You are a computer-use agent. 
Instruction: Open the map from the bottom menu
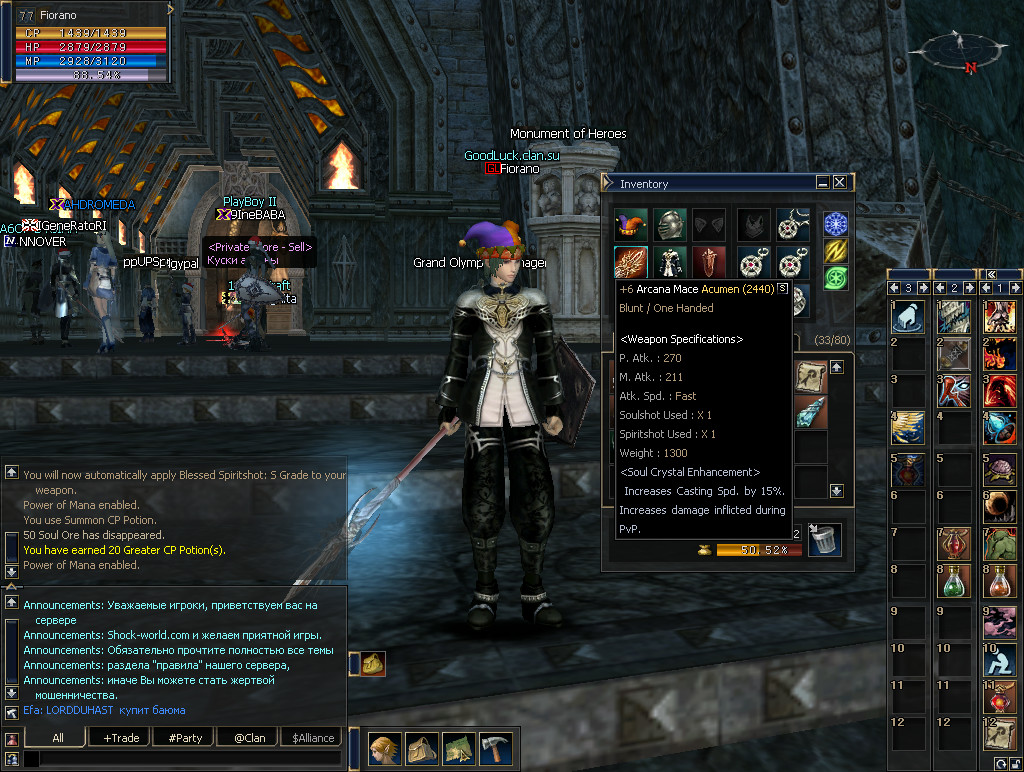[458, 748]
